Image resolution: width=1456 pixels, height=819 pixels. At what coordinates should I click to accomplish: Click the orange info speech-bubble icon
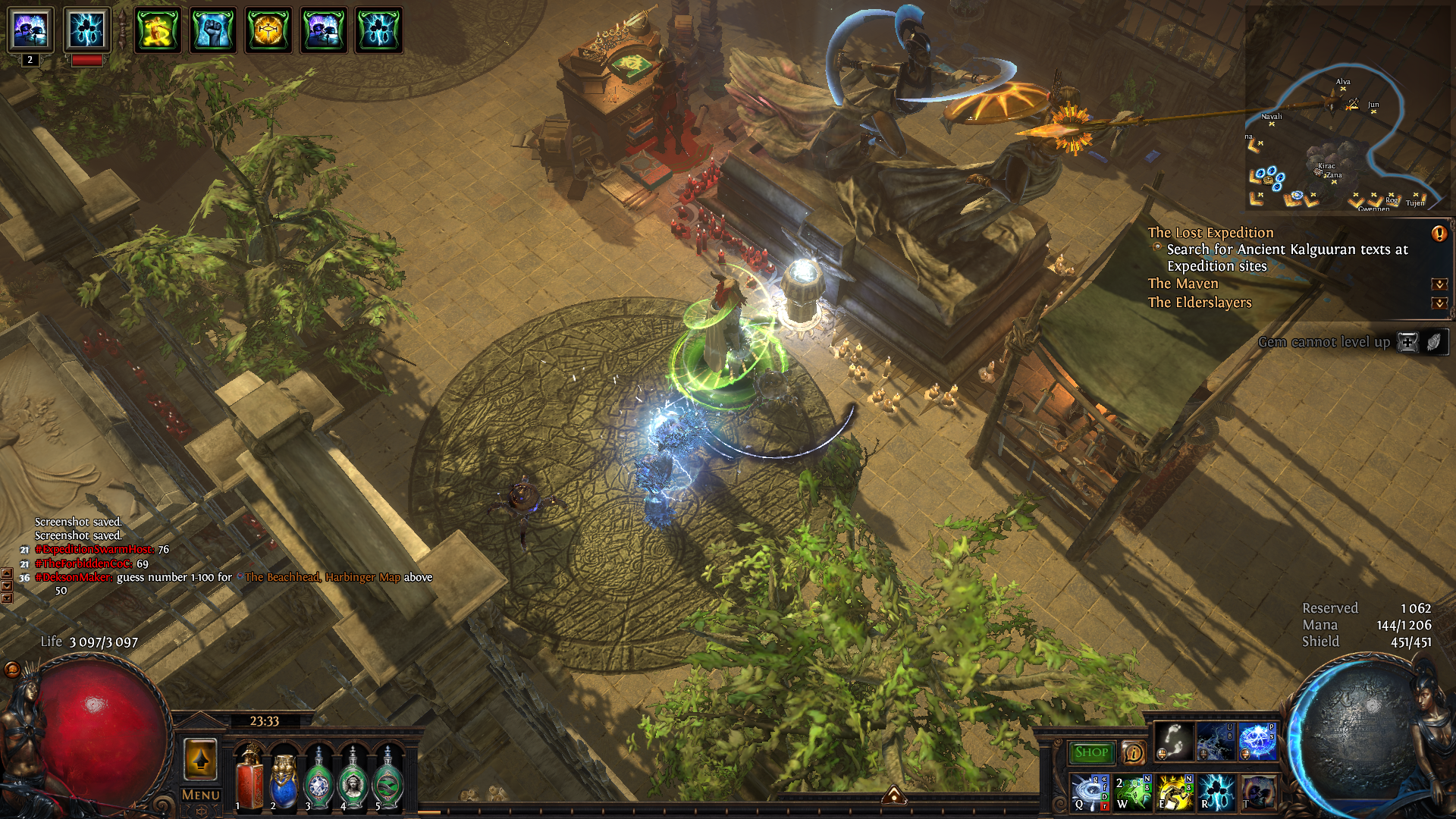(x=1133, y=752)
